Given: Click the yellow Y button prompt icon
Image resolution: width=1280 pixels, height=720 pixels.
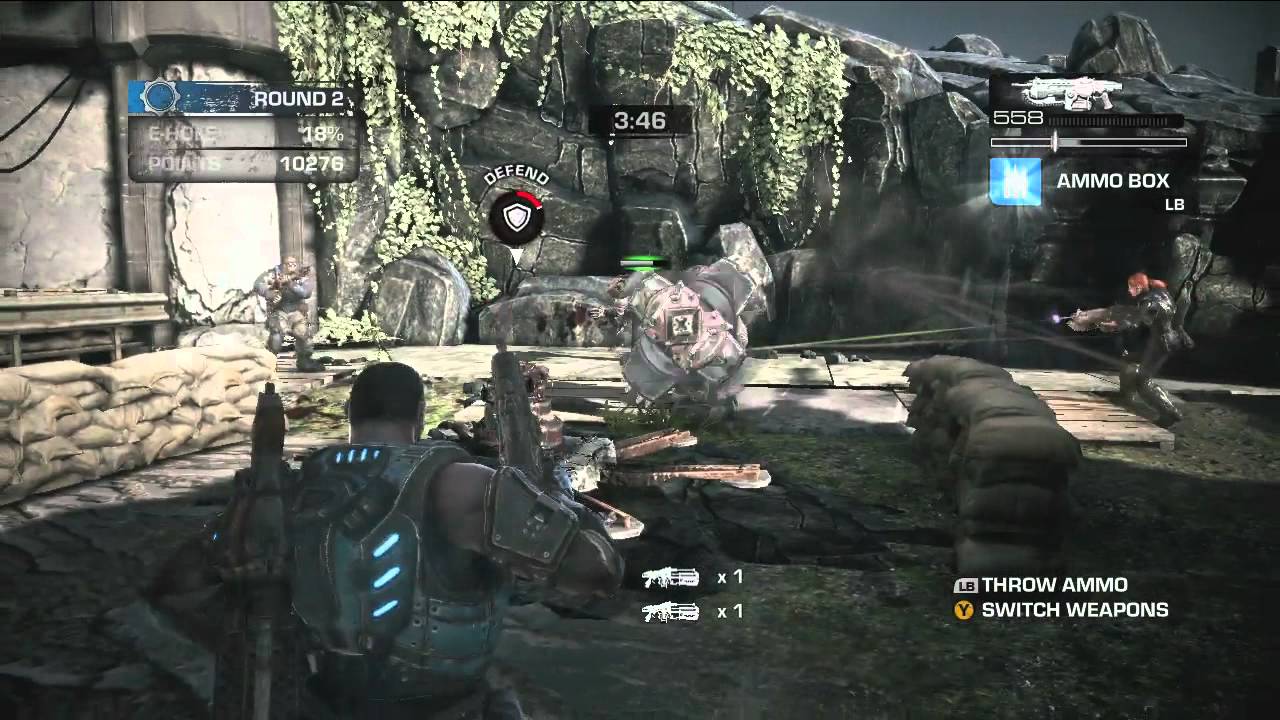Looking at the screenshot, I should (961, 607).
